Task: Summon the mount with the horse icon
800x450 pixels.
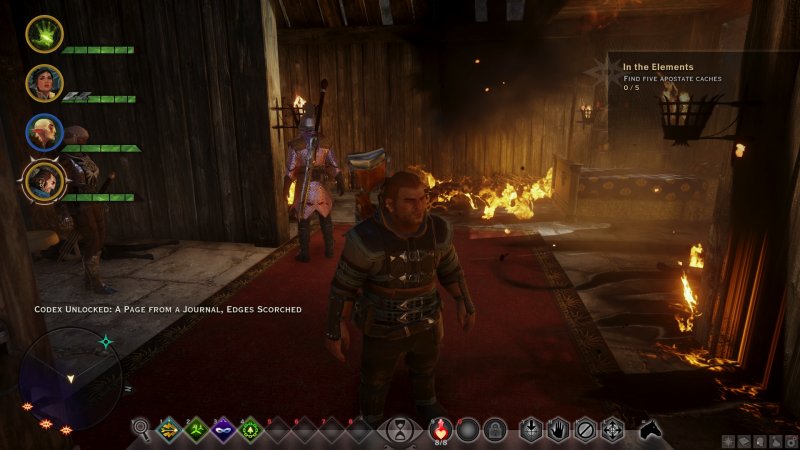Action: point(652,430)
